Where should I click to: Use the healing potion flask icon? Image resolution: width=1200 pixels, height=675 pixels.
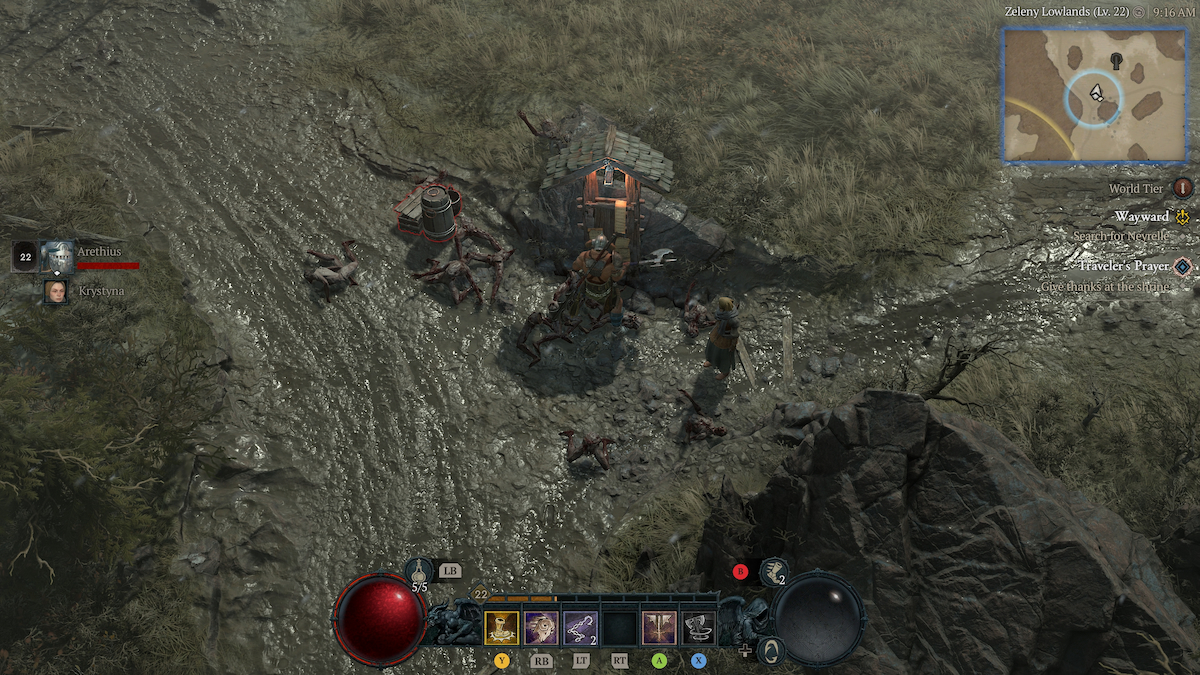coord(418,572)
